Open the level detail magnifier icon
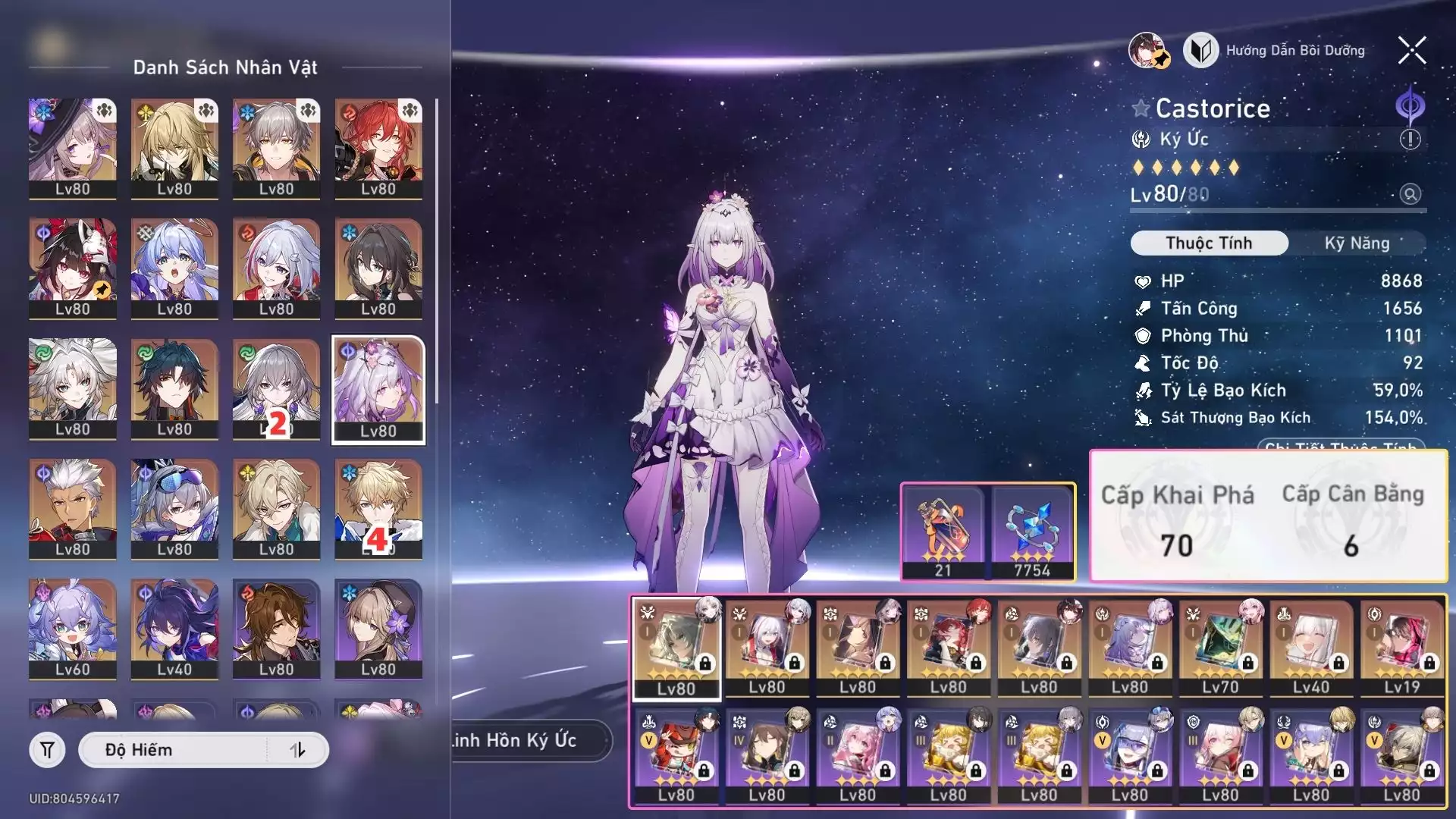 point(1410,194)
